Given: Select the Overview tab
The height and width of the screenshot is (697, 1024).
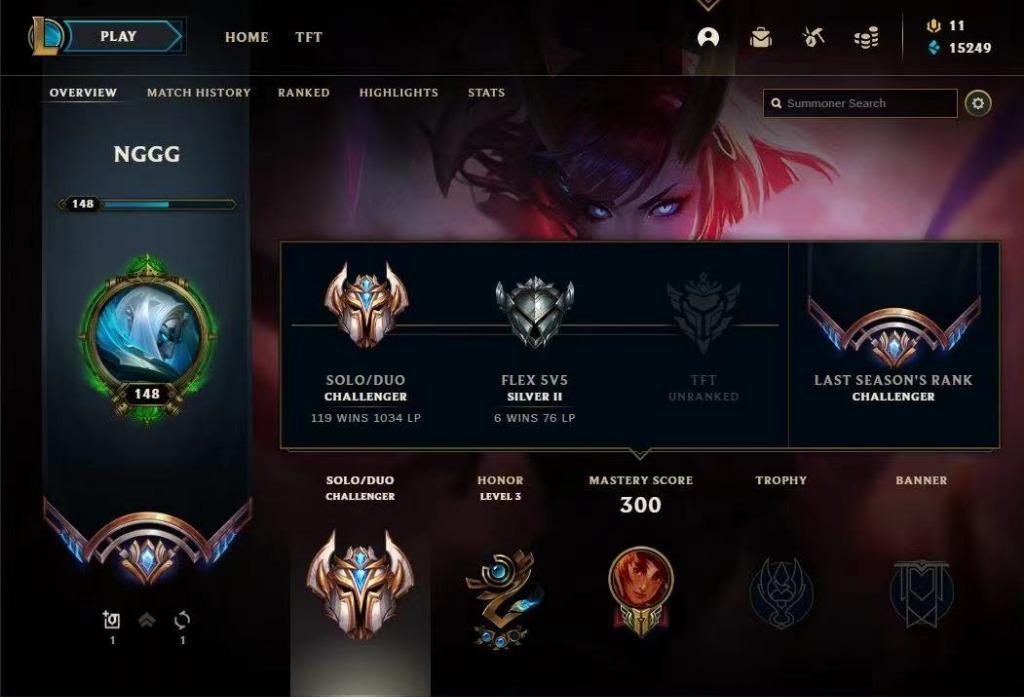Looking at the screenshot, I should (83, 93).
